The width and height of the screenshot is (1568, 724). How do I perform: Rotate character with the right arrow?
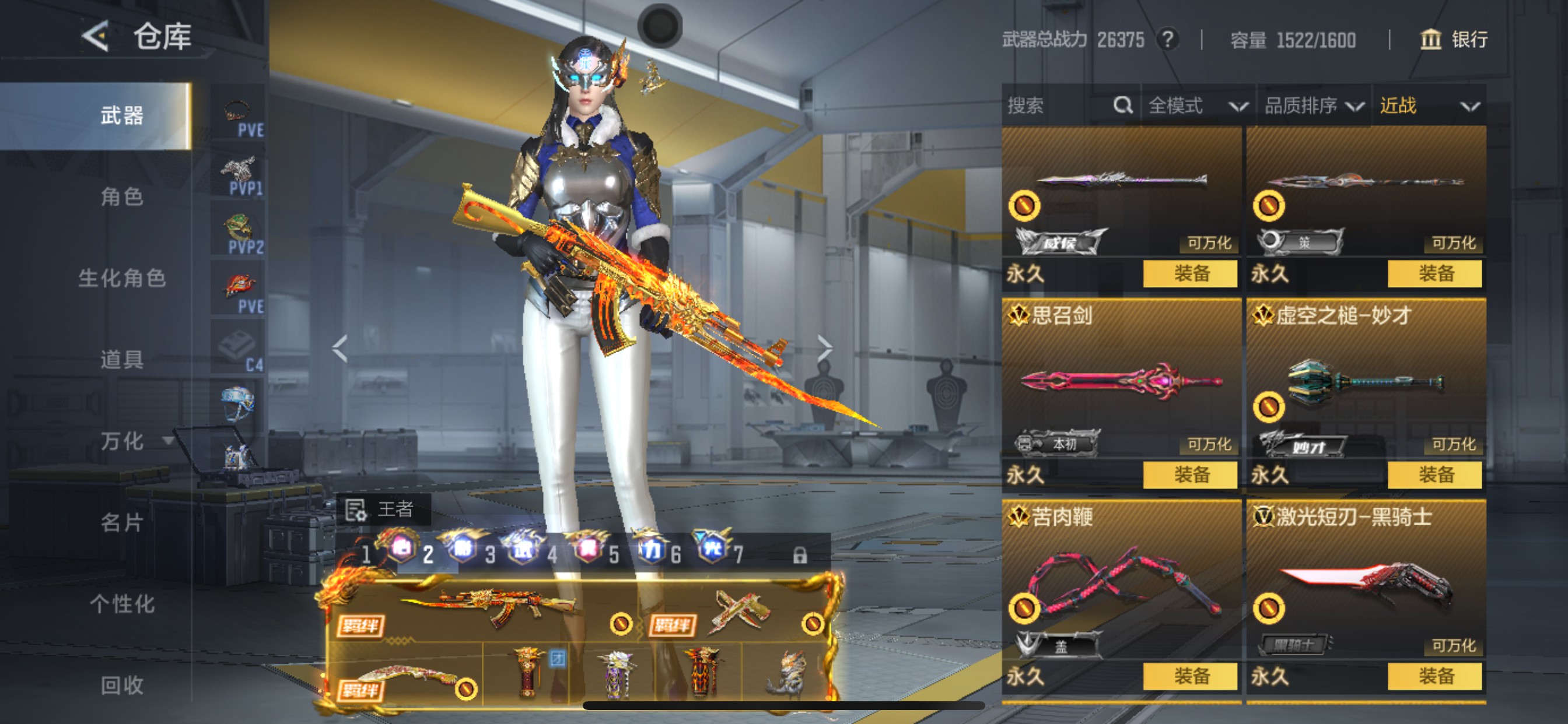coord(824,348)
